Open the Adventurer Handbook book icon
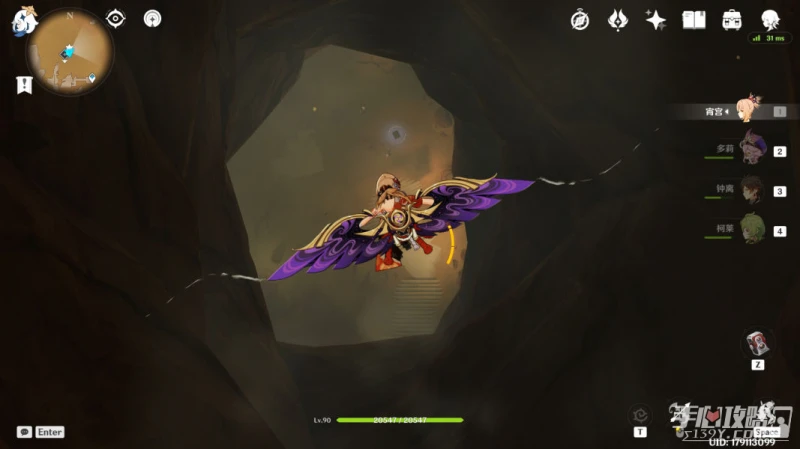800x449 pixels. click(x=694, y=19)
